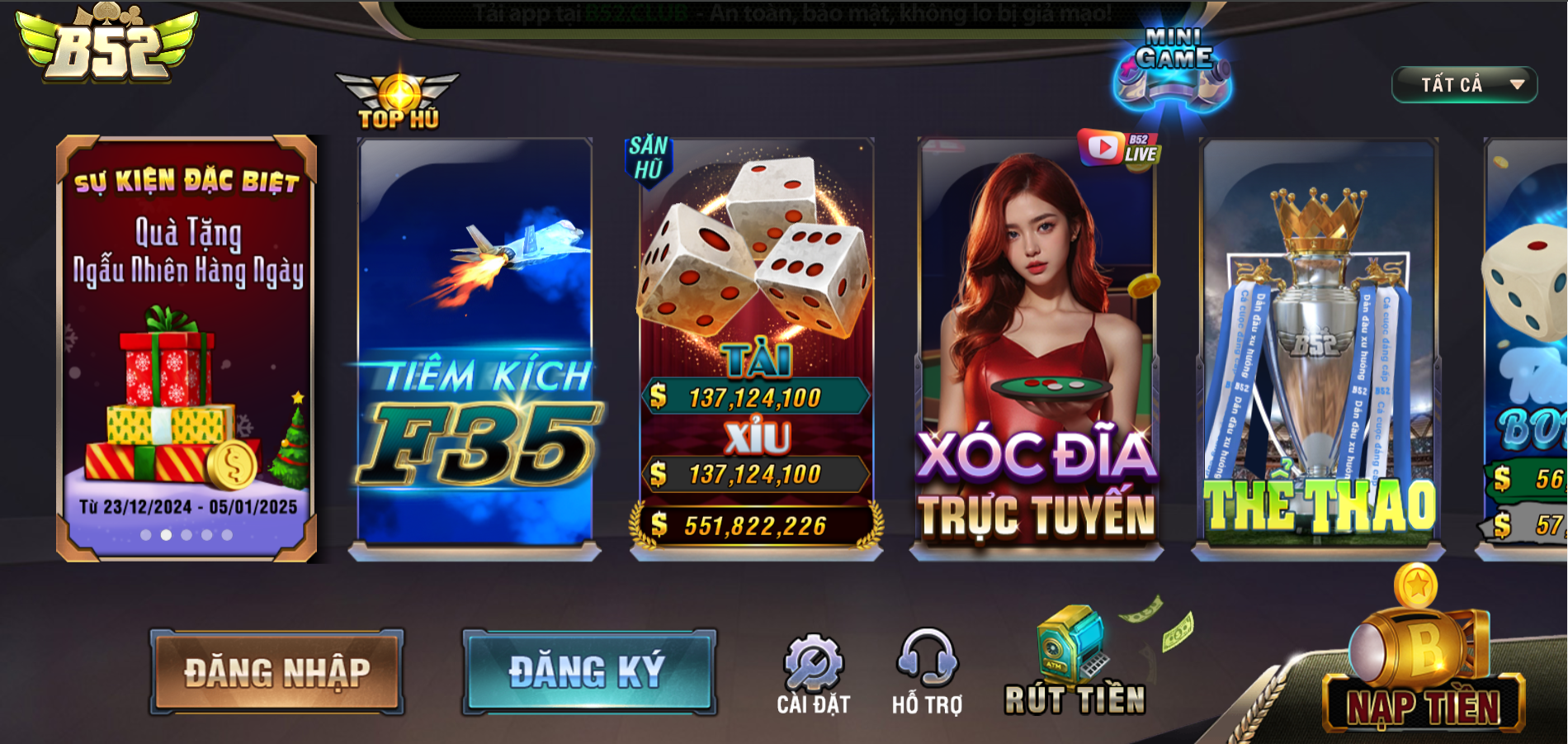1568x744 pixels.
Task: Click the B52 winged logo
Action: click(107, 45)
